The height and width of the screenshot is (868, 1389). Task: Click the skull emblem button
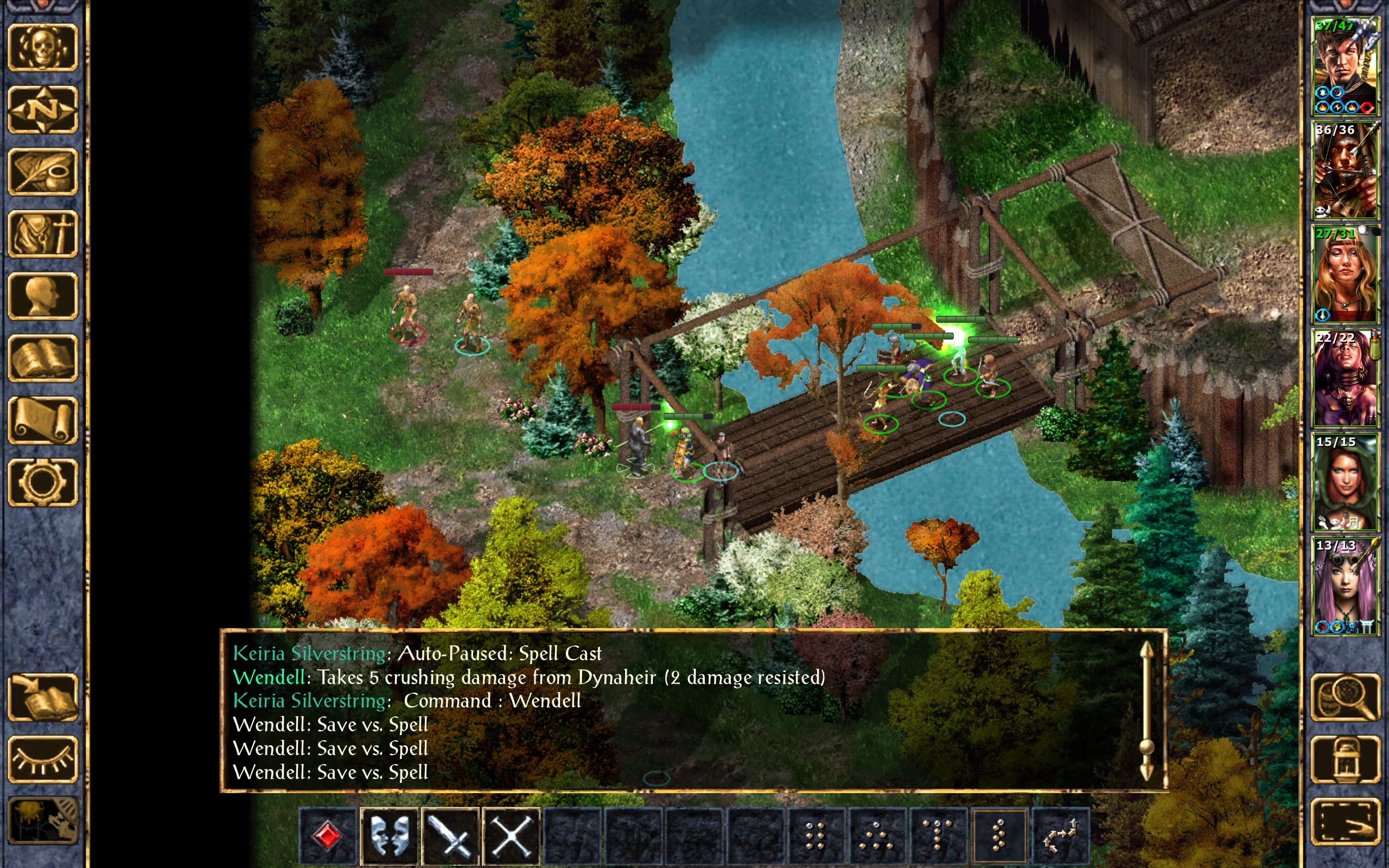42,48
